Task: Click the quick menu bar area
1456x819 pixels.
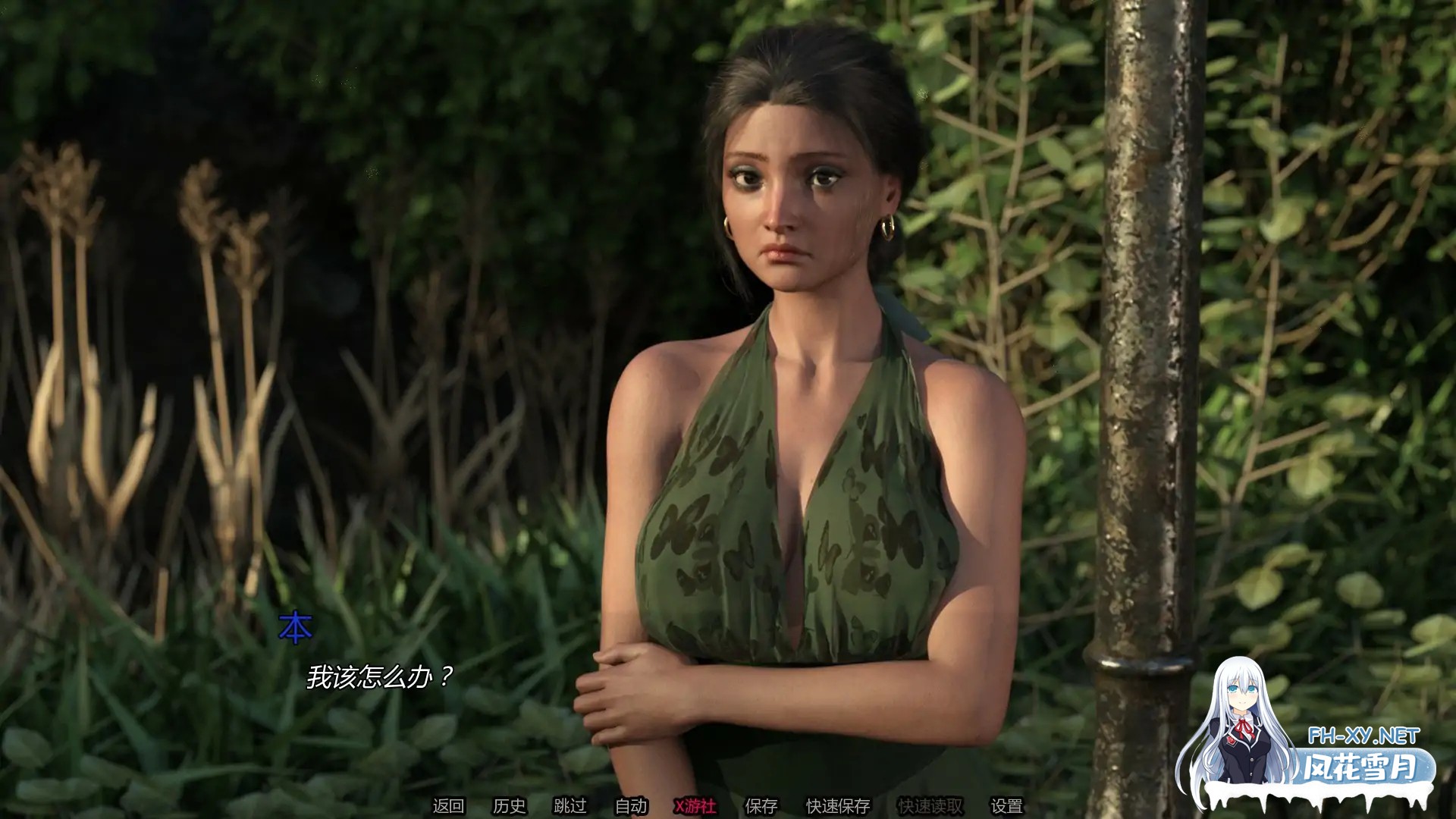Action: (728, 806)
